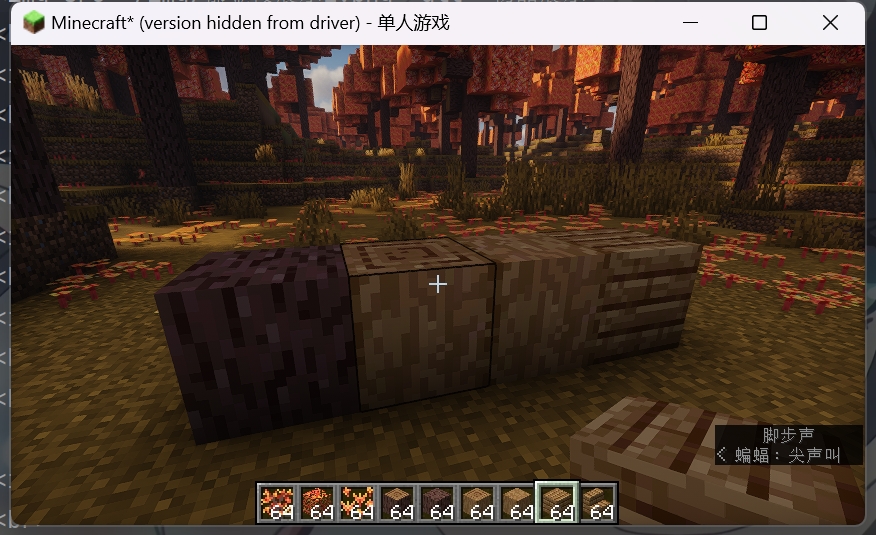Choose the all-dark bark wood block slot
This screenshot has height=535, width=876.
[x=437, y=502]
